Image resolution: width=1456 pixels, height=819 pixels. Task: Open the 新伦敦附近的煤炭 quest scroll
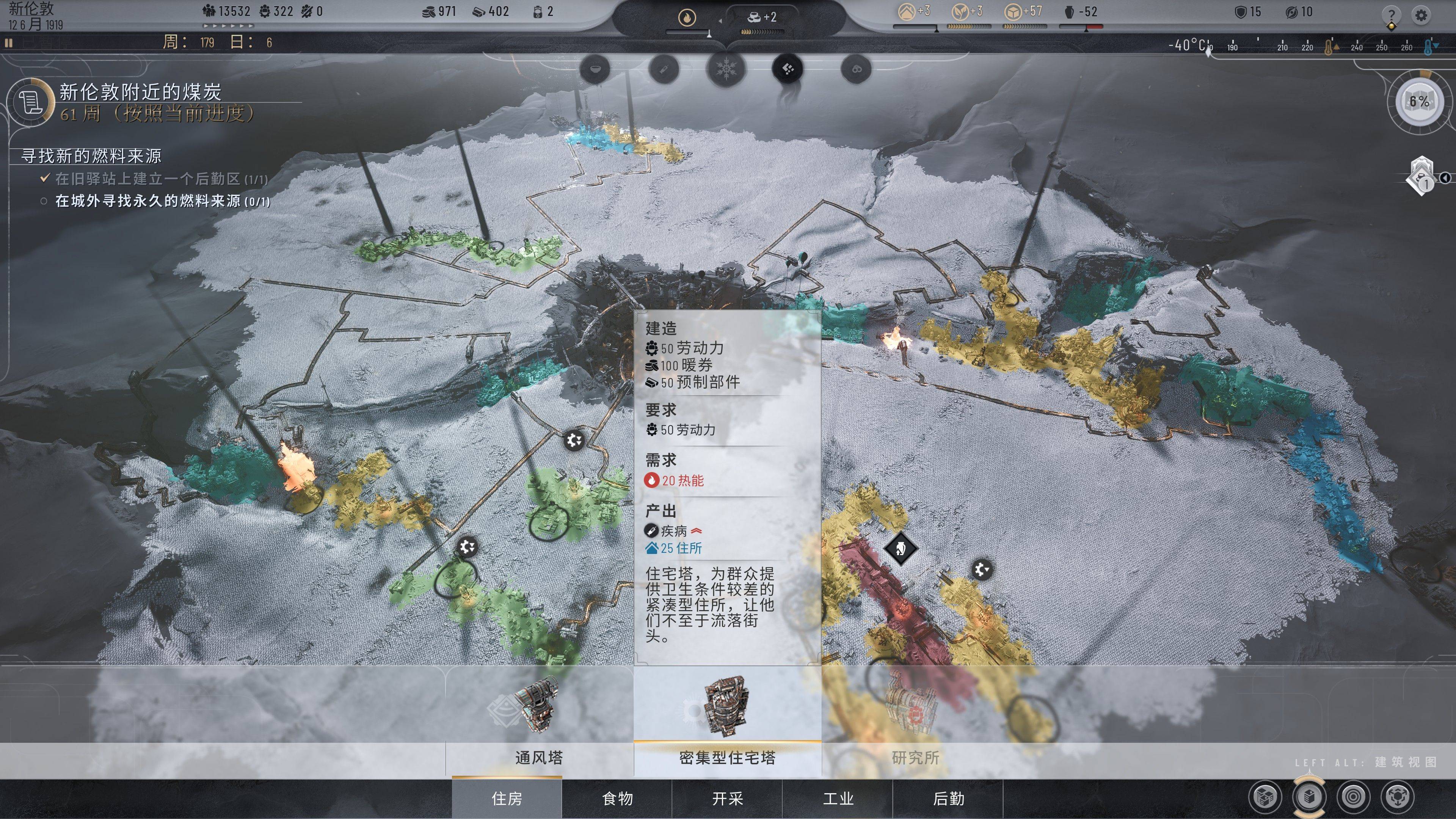(x=30, y=102)
